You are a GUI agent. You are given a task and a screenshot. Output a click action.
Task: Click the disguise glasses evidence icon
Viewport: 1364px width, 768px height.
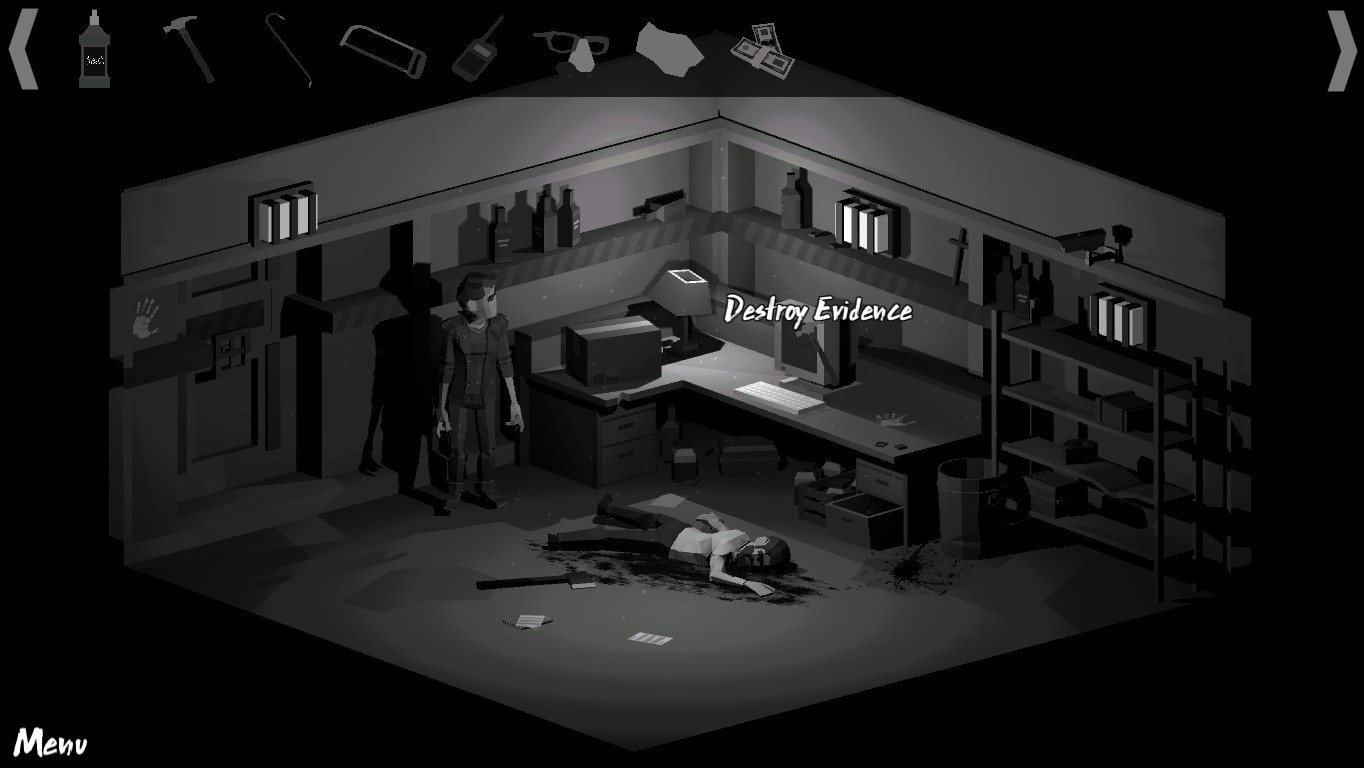click(x=580, y=48)
